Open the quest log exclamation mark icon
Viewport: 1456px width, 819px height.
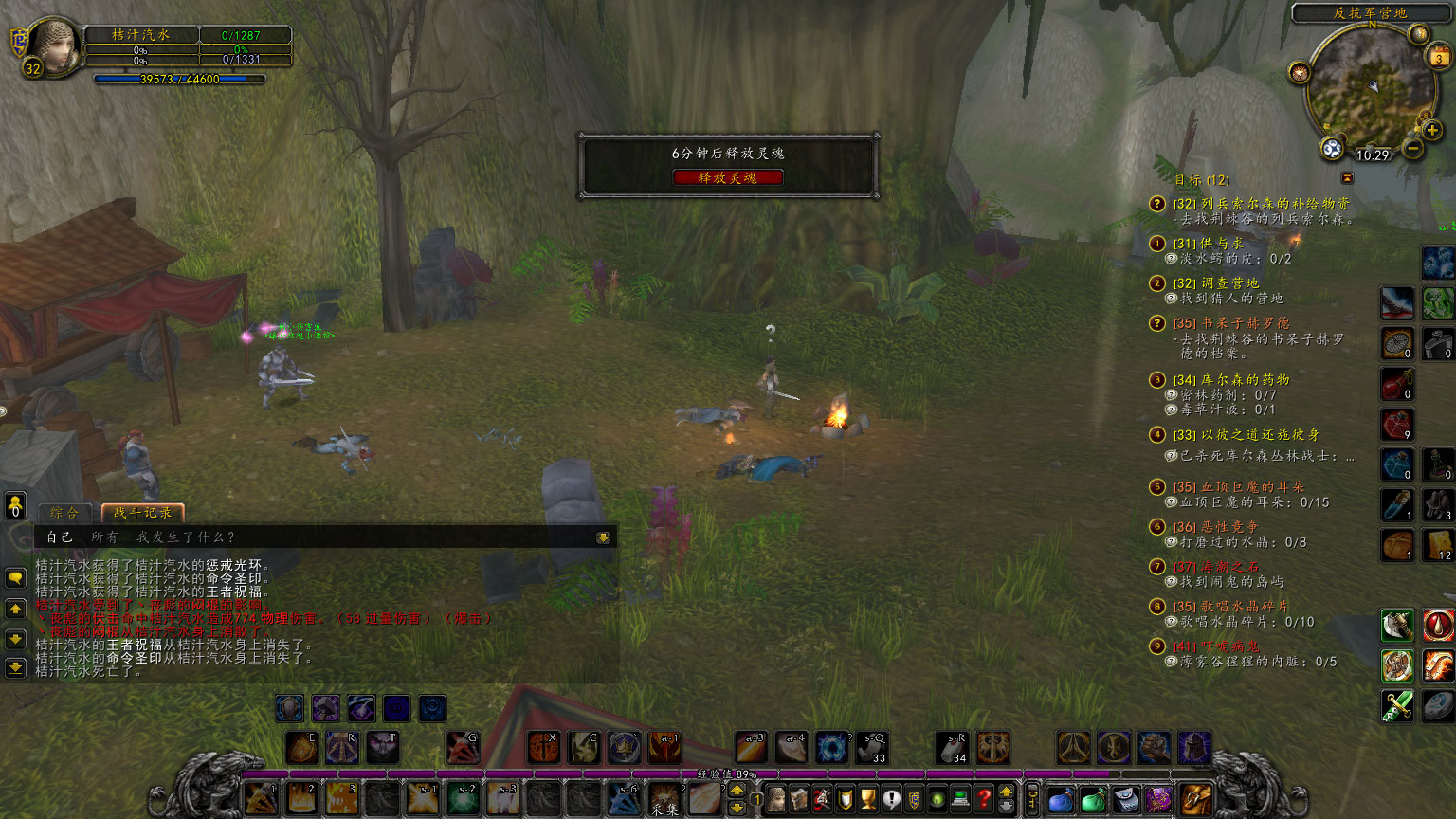point(893,798)
